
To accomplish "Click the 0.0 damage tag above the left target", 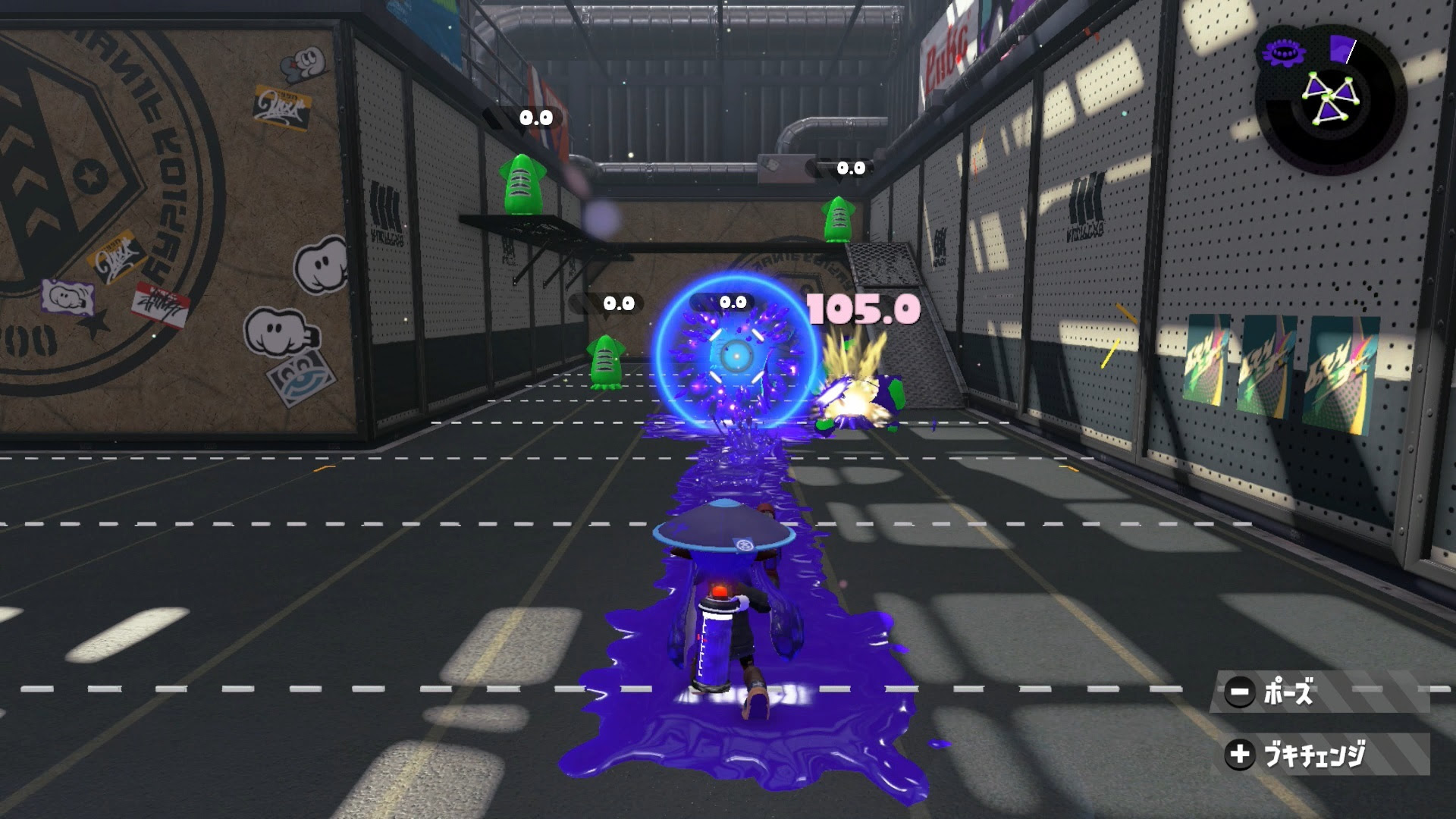I will click(618, 305).
